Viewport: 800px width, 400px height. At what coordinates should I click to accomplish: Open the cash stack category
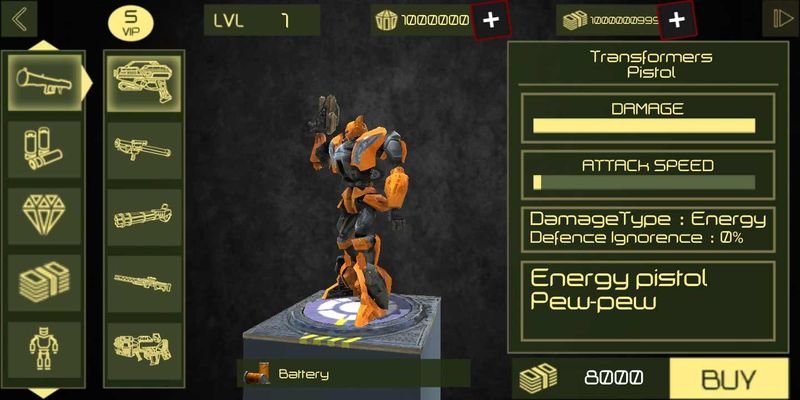[44, 283]
